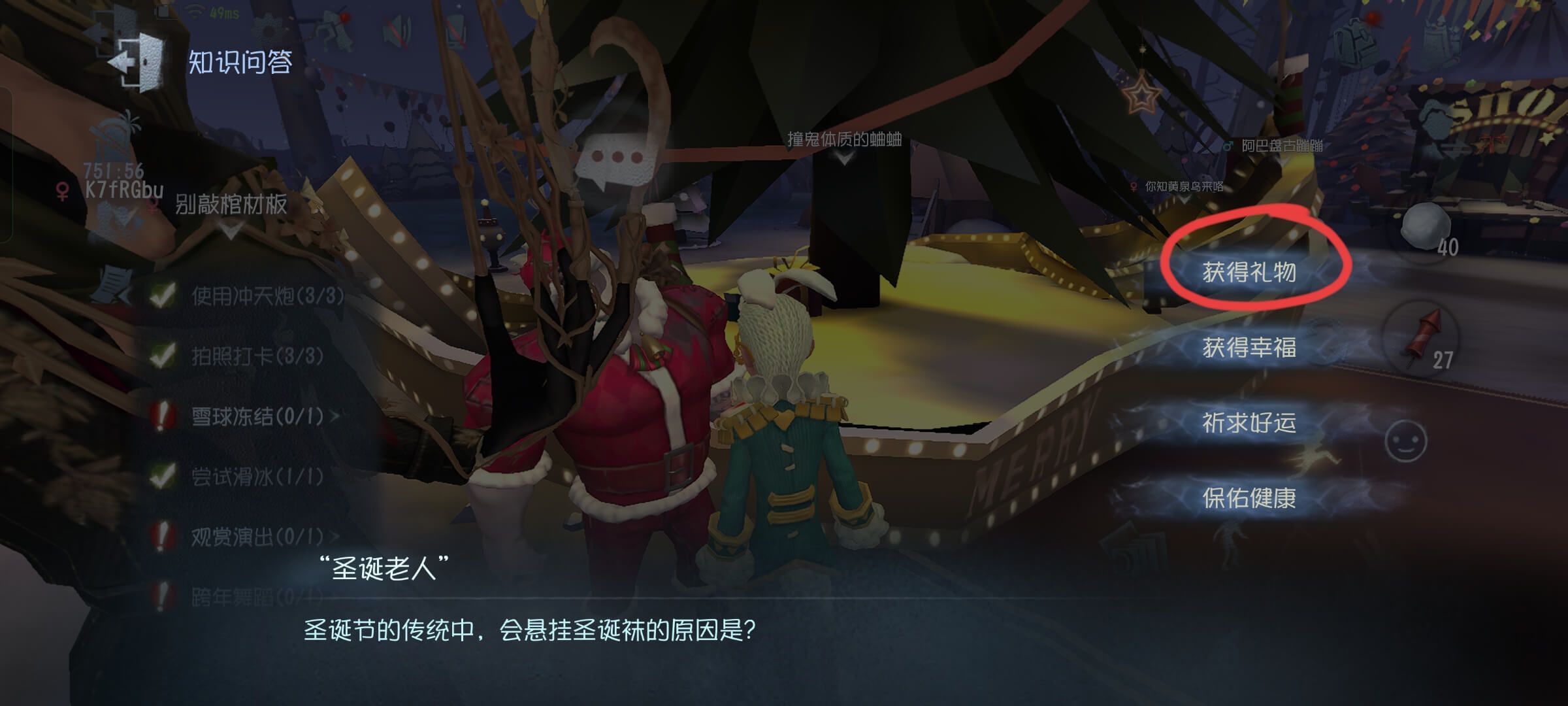The width and height of the screenshot is (1568, 706).
Task: Open the 知识问答 quiz panel title
Action: click(x=239, y=62)
